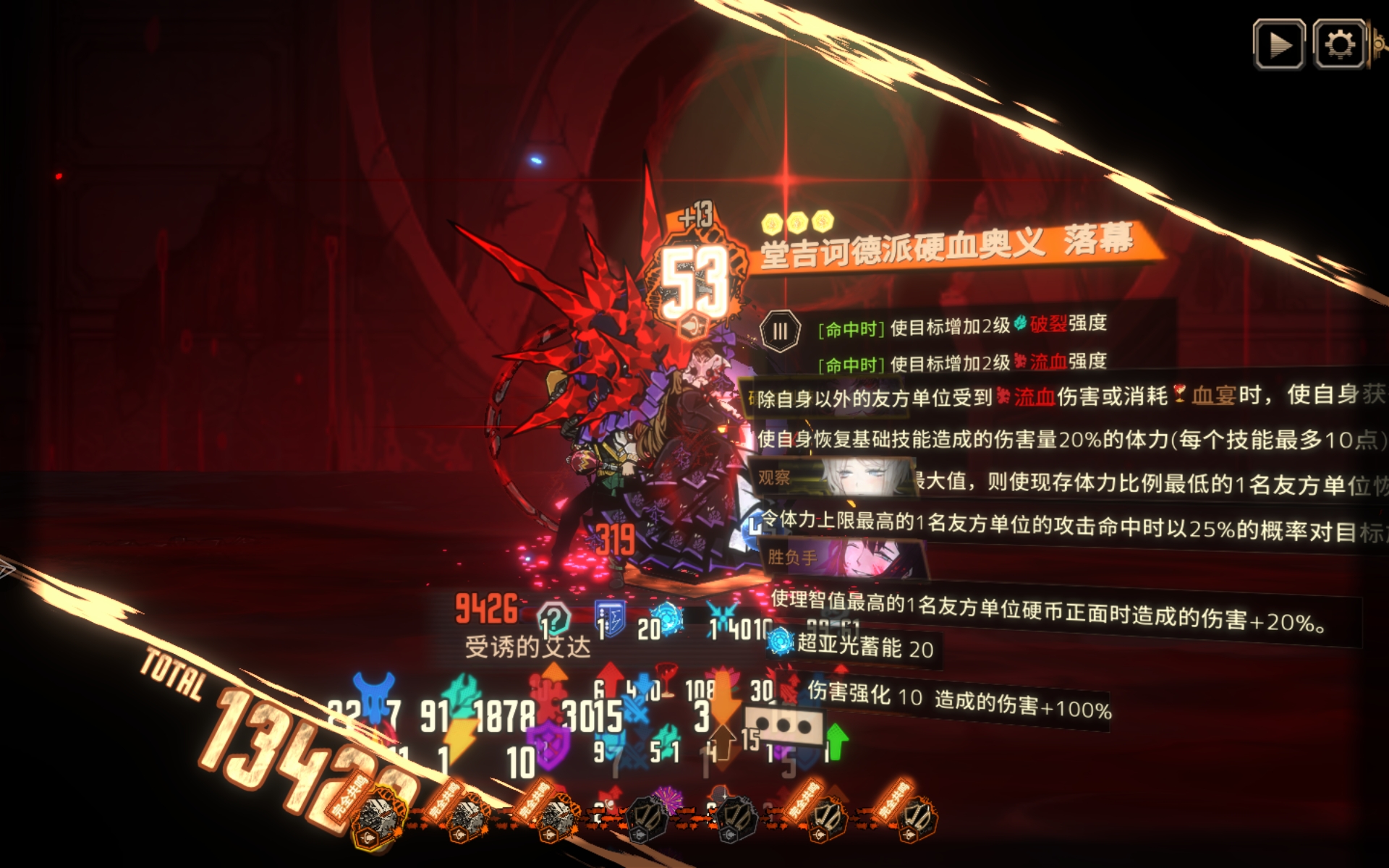Click the play speed button
Viewport: 1389px width, 868px height.
1279,45
